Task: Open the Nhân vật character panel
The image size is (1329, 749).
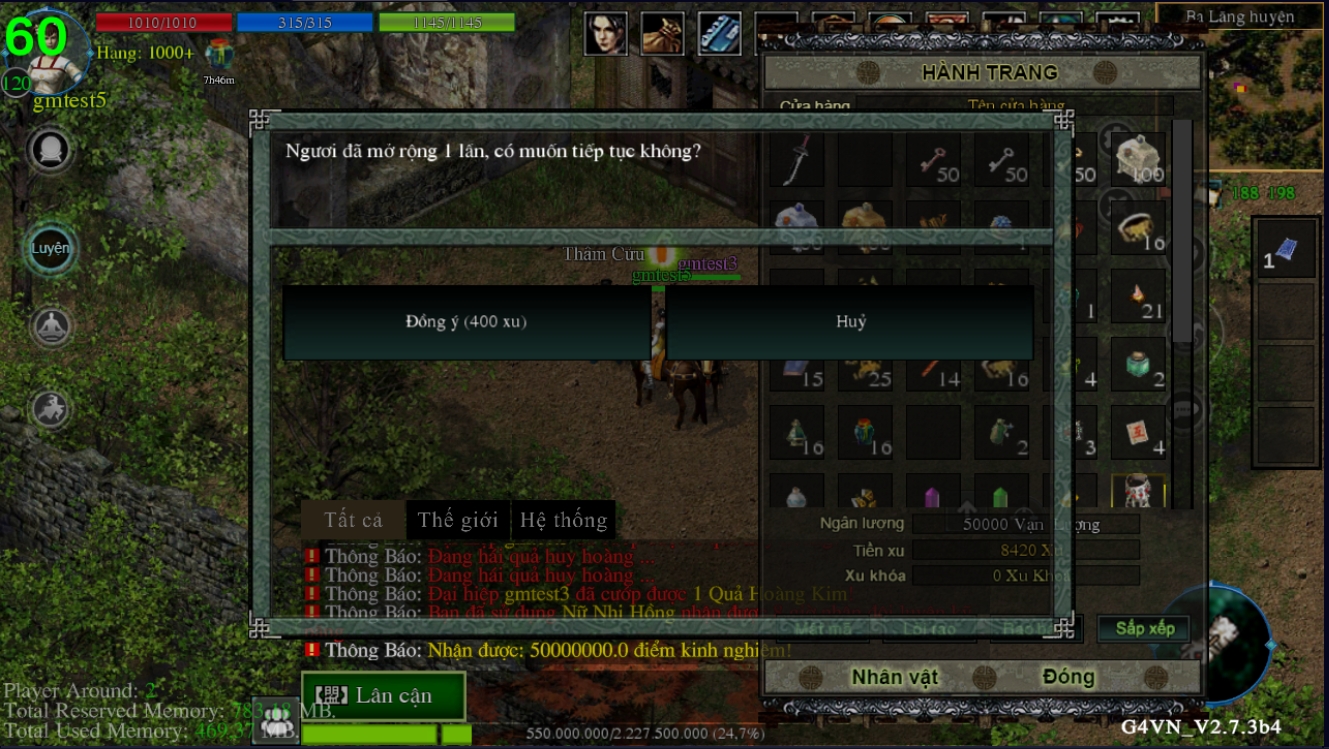Action: click(895, 677)
